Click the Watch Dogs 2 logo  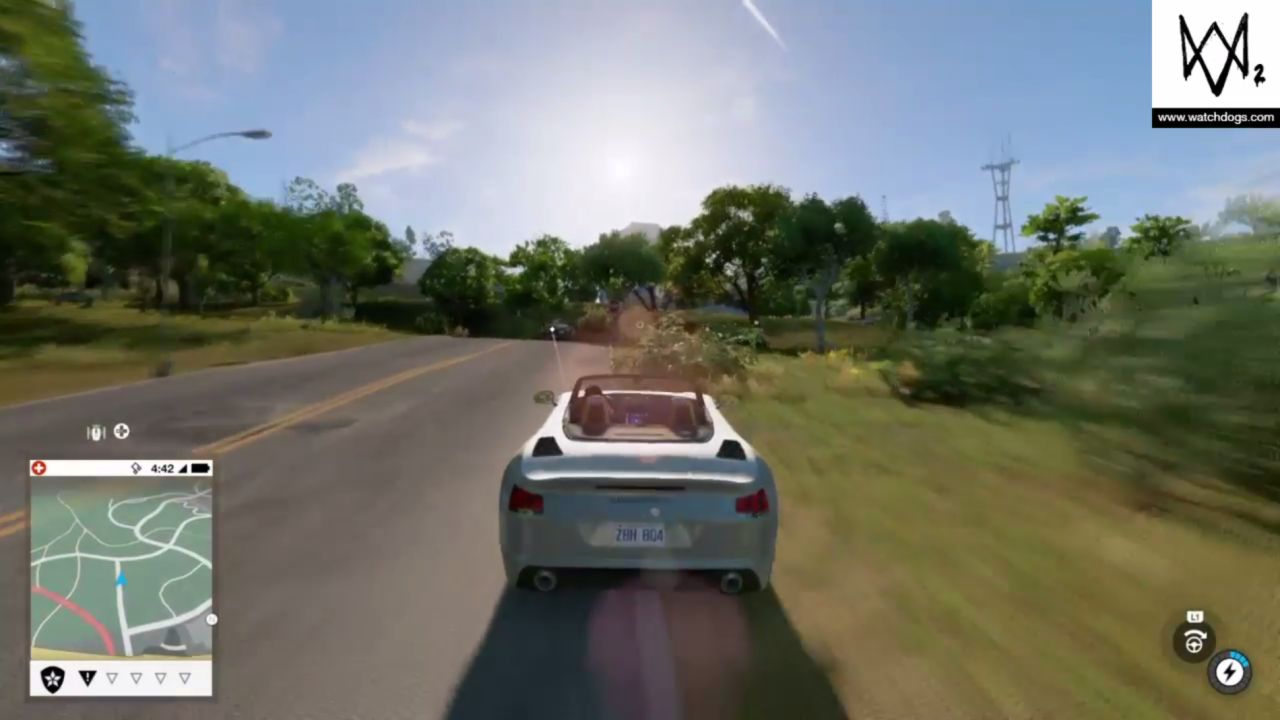pyautogui.click(x=1215, y=55)
